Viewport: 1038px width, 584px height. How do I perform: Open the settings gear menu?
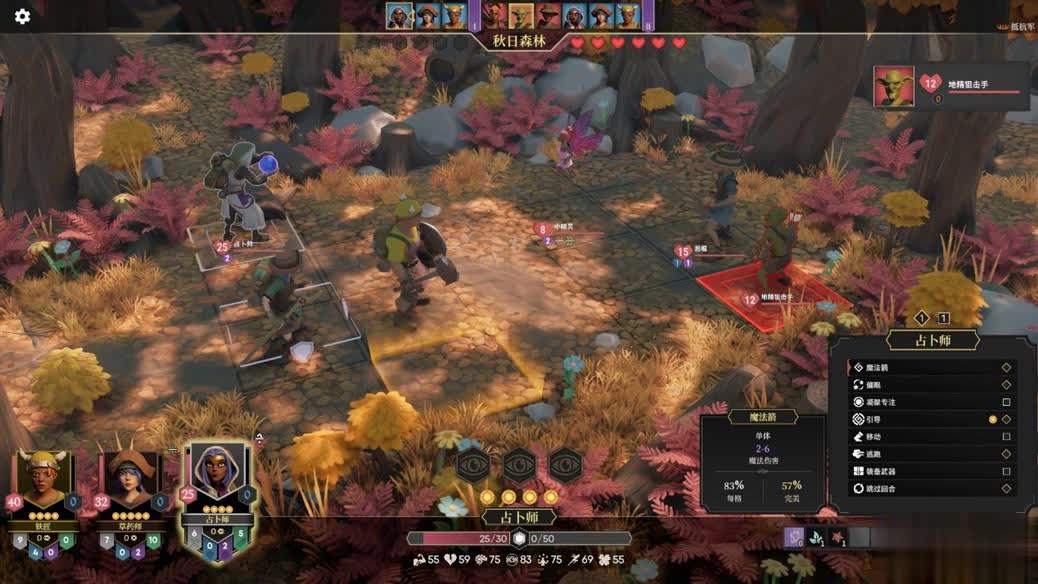22,16
